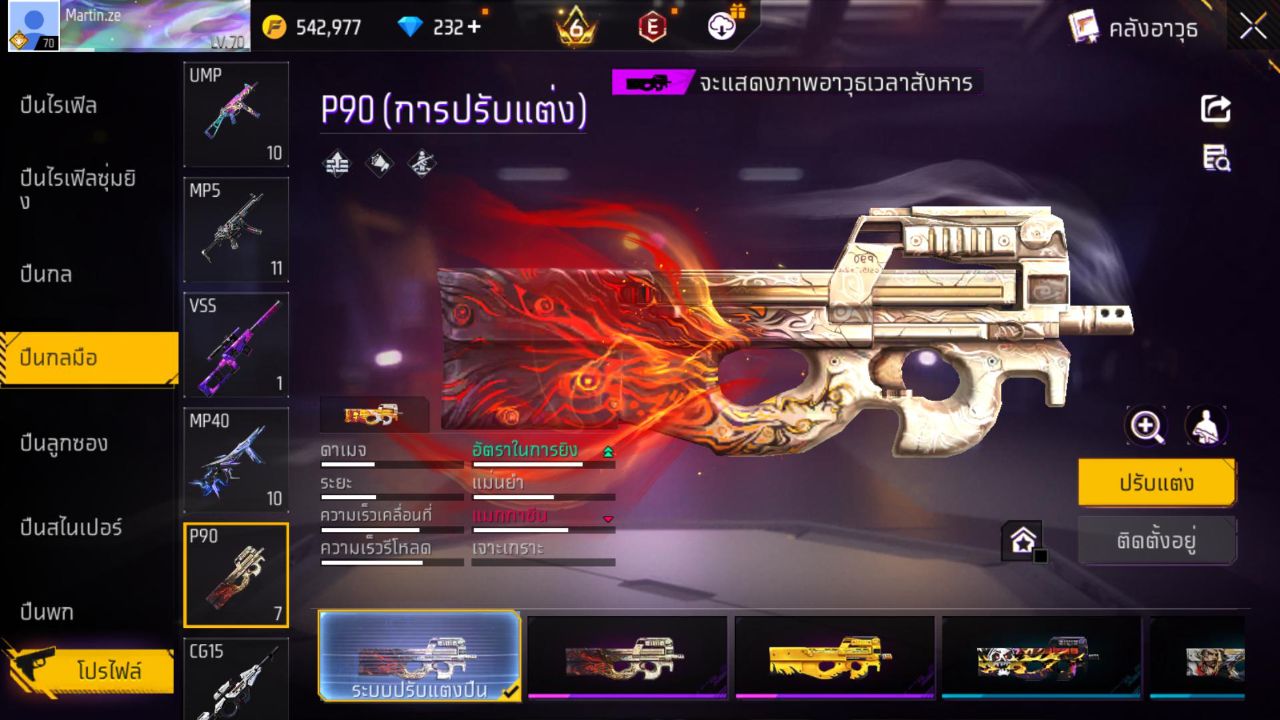Toggle the home lobby display icon near ติดตั้งอยู่
The height and width of the screenshot is (720, 1280).
pyautogui.click(x=1024, y=540)
